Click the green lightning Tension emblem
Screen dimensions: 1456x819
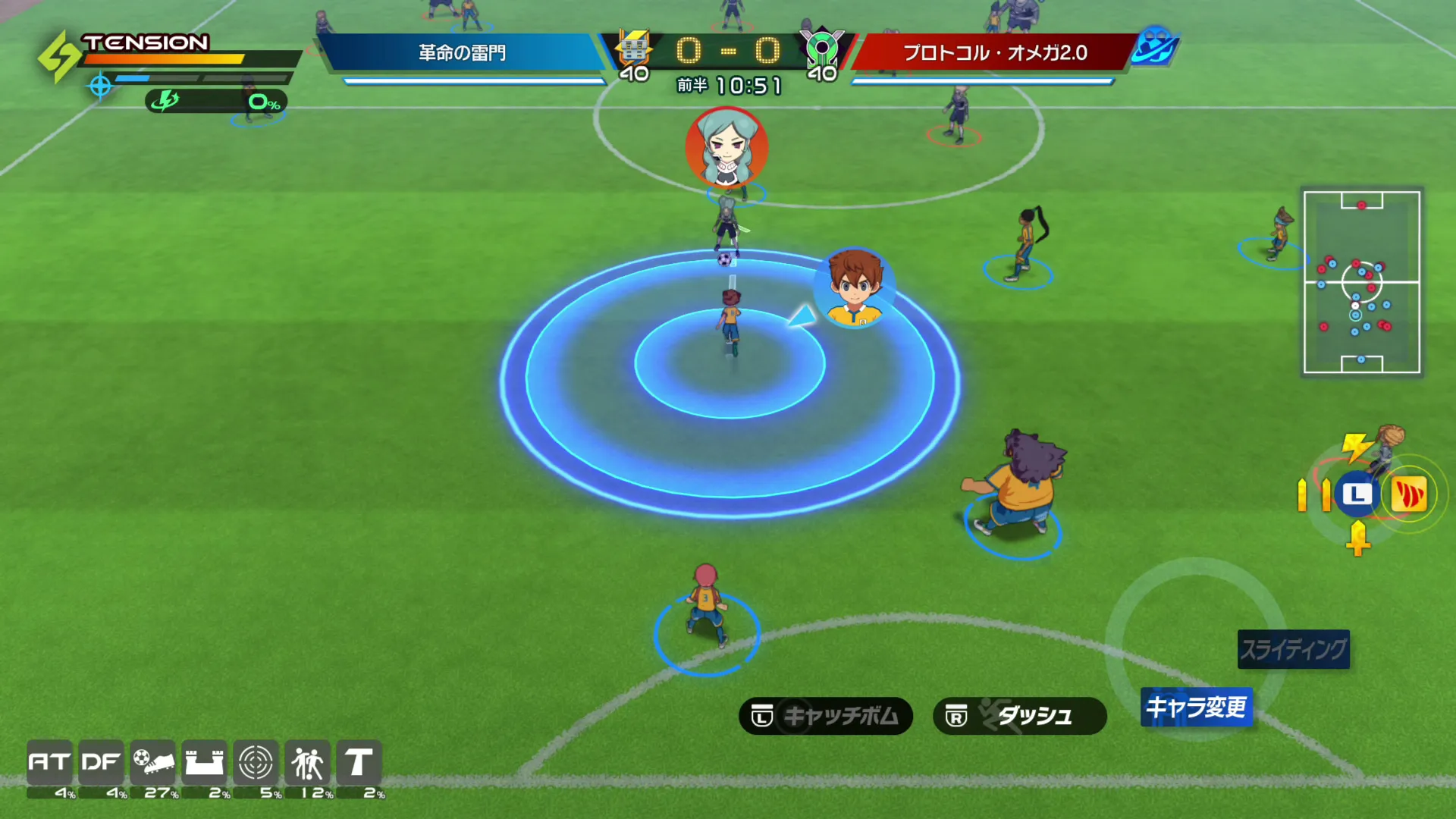59,57
